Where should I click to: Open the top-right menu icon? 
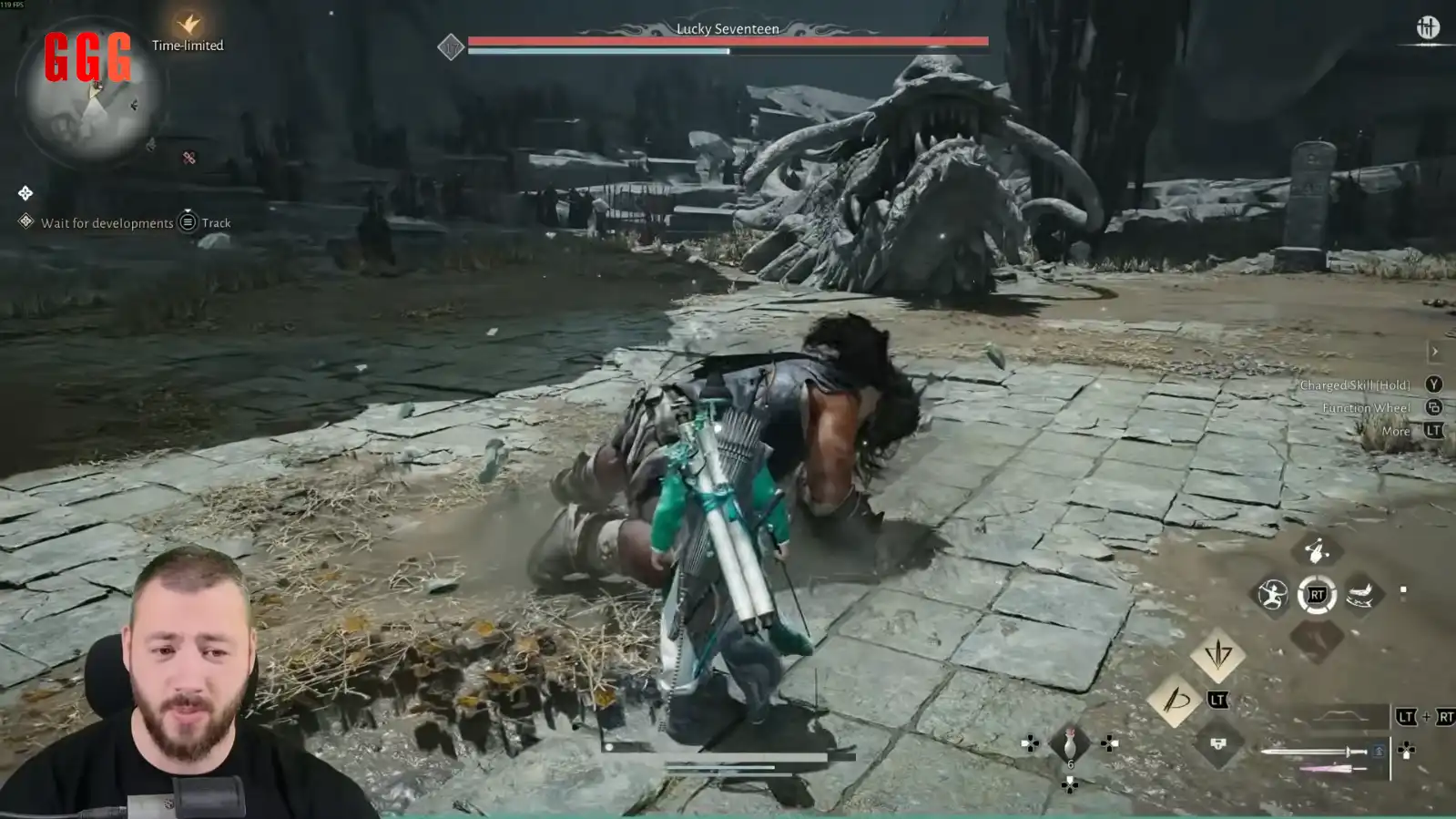(1427, 28)
